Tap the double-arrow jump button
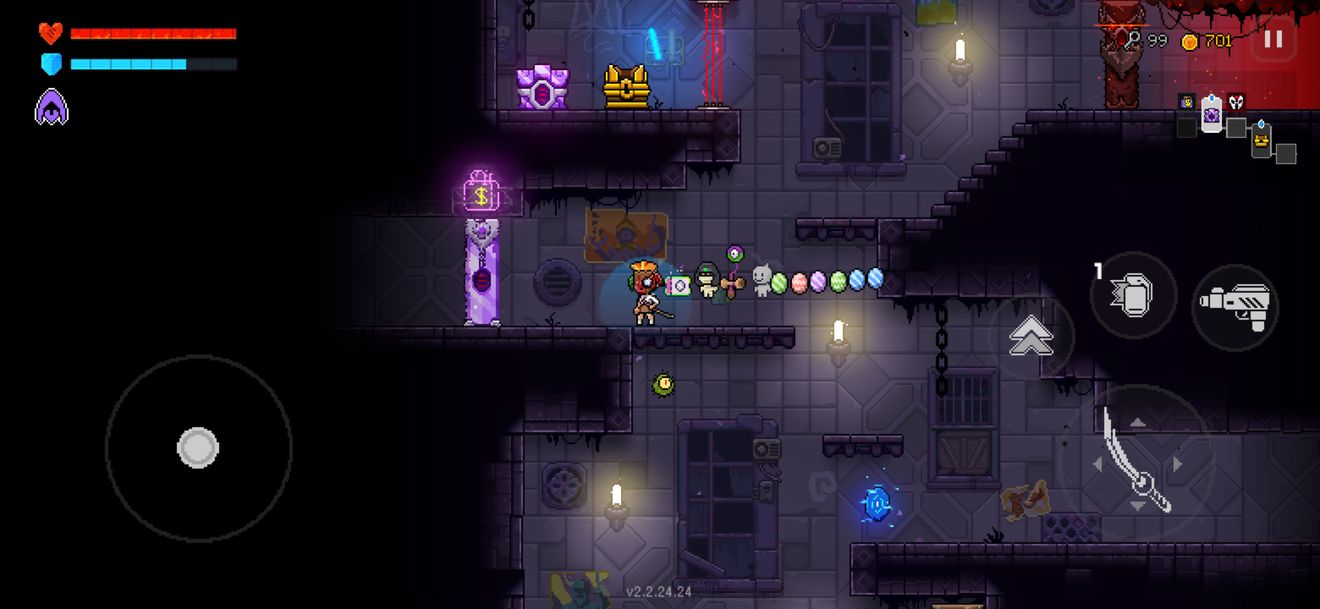Image resolution: width=1320 pixels, height=609 pixels. point(1030,336)
